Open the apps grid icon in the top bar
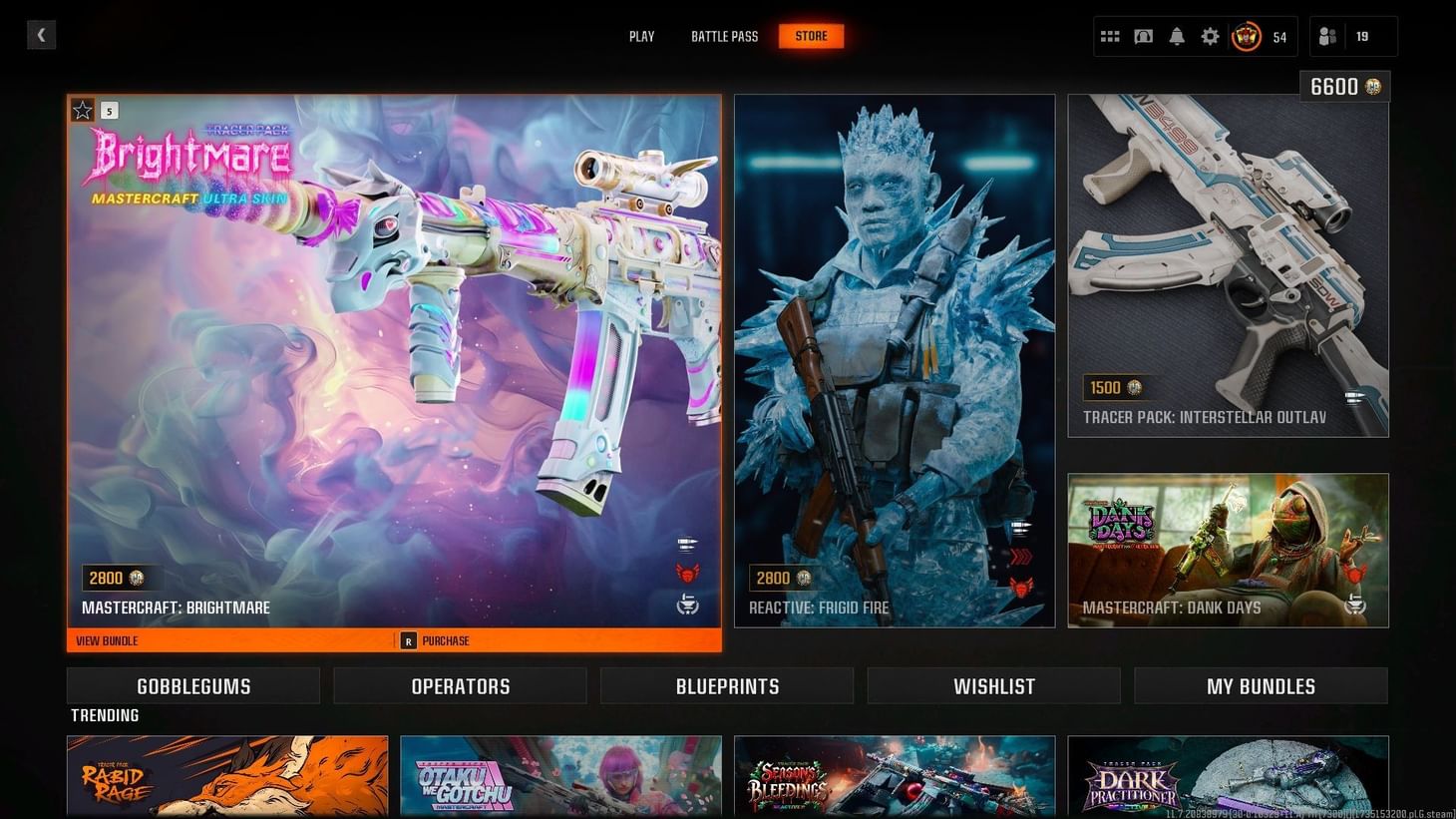This screenshot has width=1456, height=819. pyautogui.click(x=1109, y=36)
